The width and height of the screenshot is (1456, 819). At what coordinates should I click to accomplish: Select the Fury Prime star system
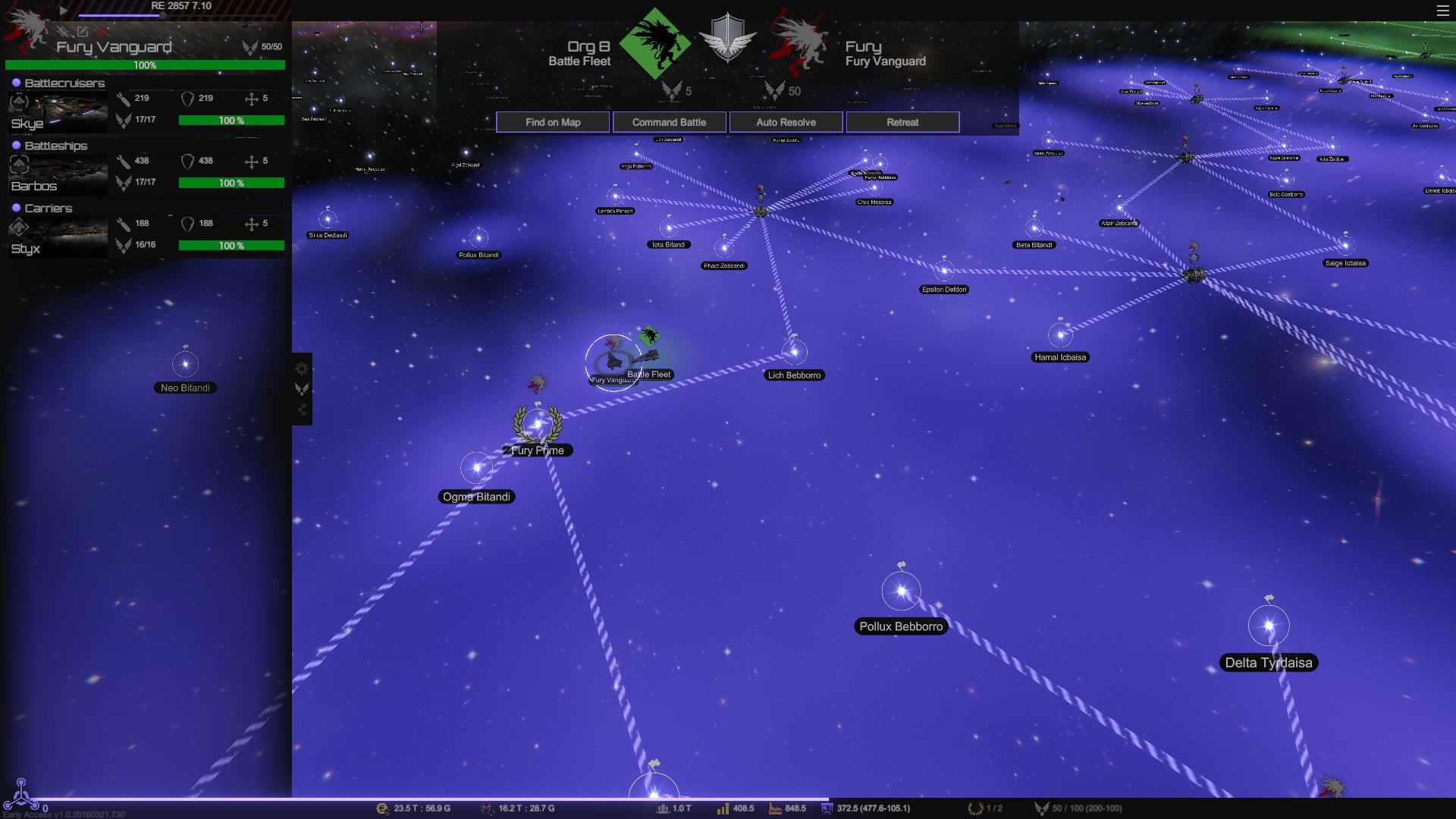click(x=538, y=425)
